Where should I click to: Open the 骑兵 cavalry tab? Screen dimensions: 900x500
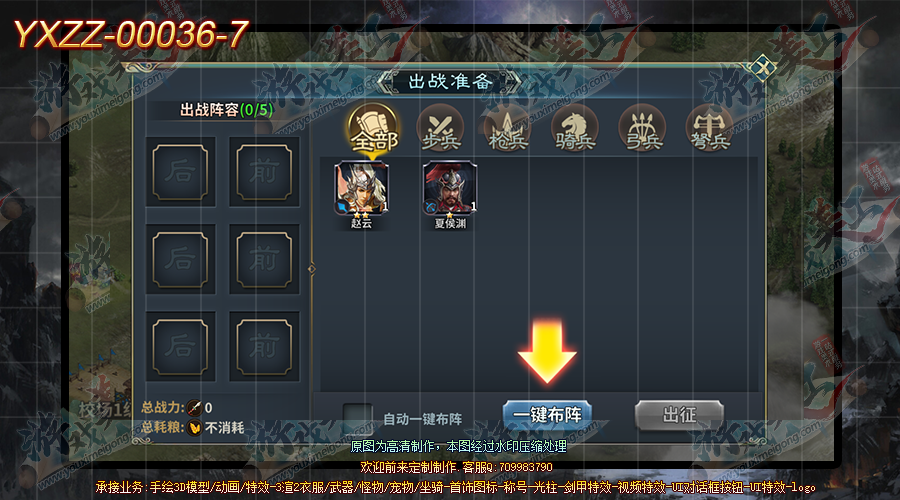pos(575,131)
